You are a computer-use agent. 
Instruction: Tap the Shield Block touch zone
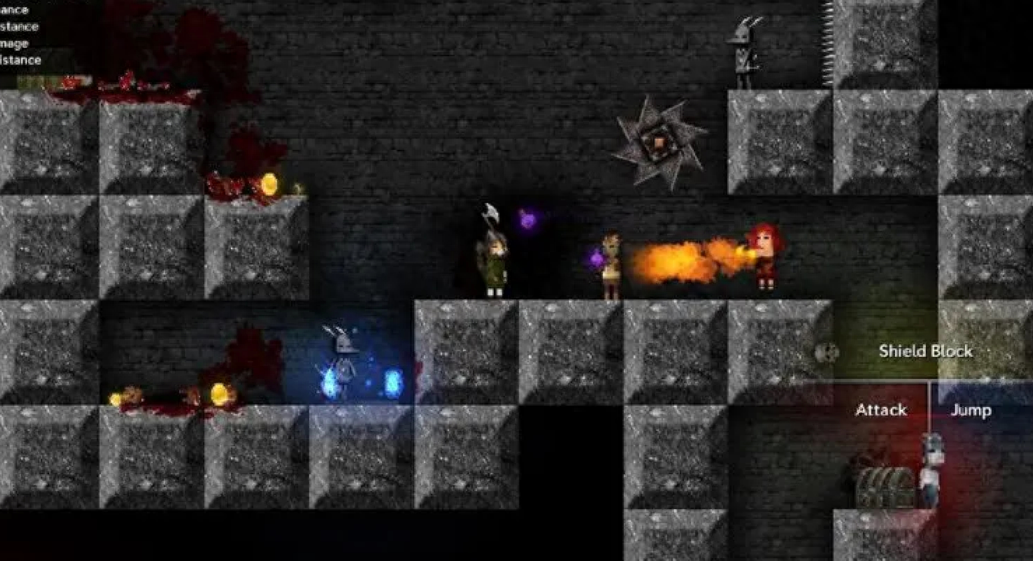coord(925,351)
